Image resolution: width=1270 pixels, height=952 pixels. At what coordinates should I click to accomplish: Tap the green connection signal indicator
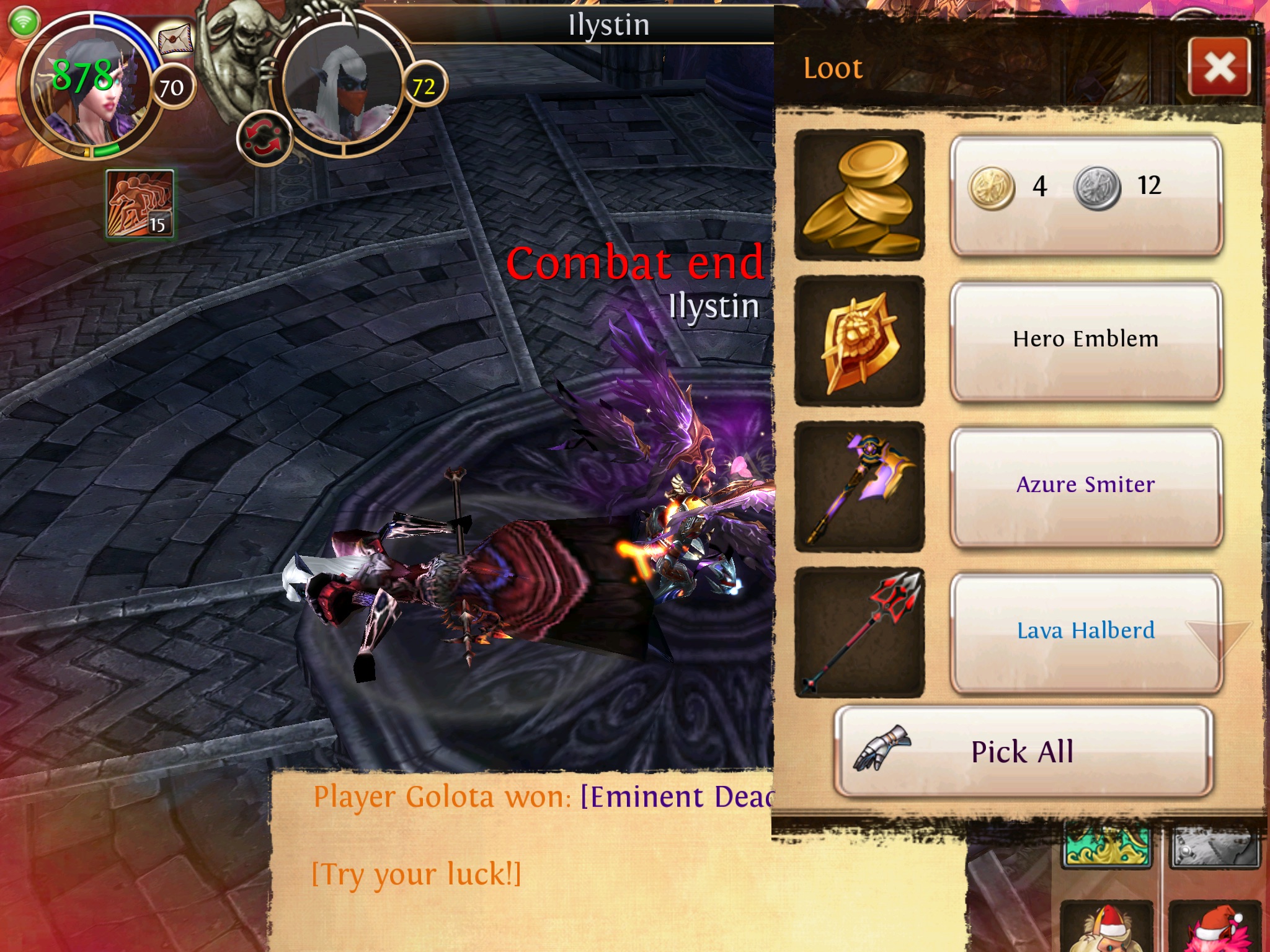click(x=24, y=22)
